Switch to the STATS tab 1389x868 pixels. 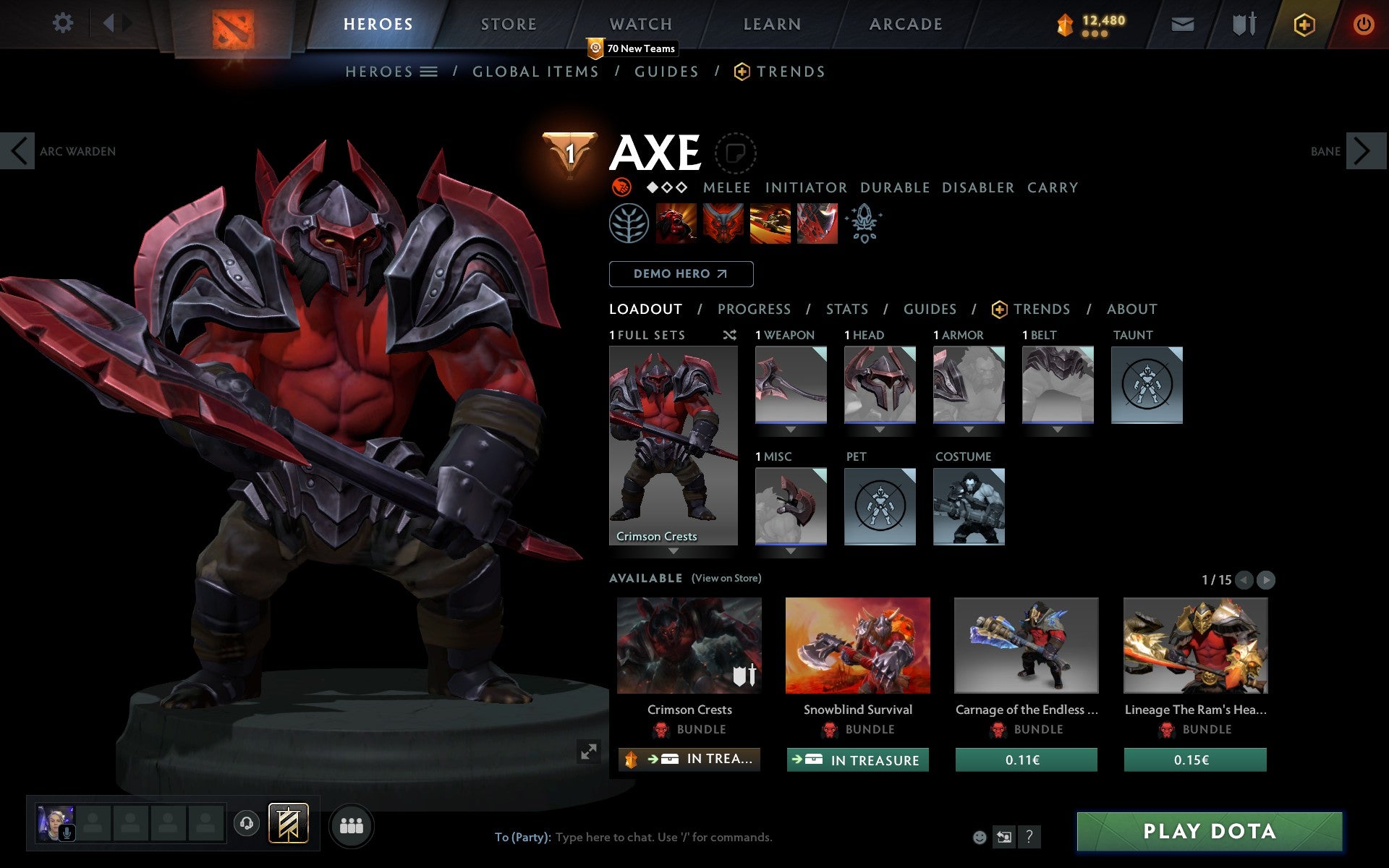click(x=846, y=309)
